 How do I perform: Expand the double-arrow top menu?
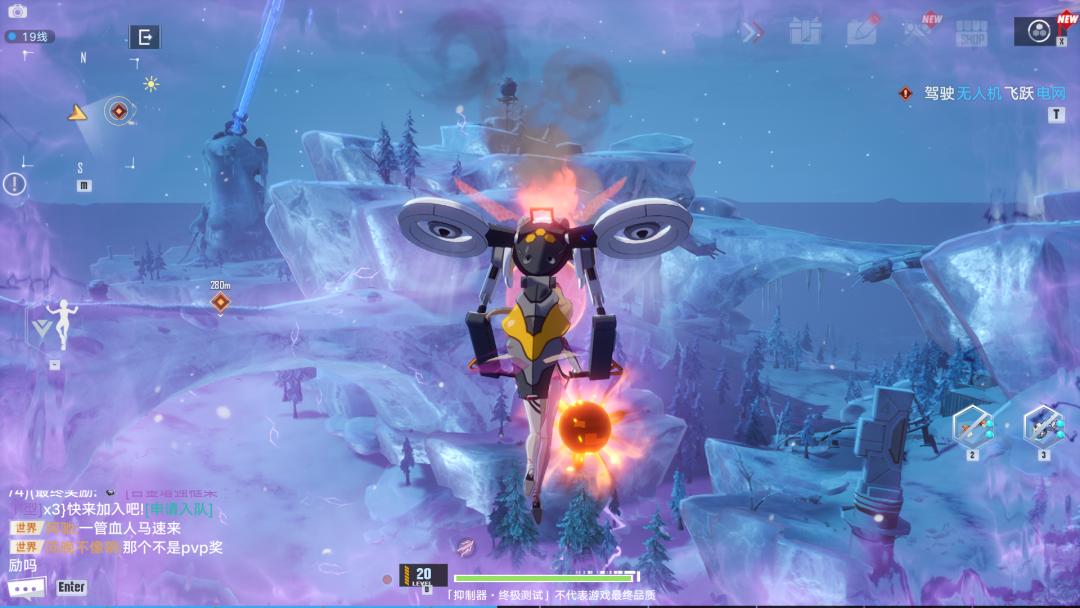[x=751, y=32]
